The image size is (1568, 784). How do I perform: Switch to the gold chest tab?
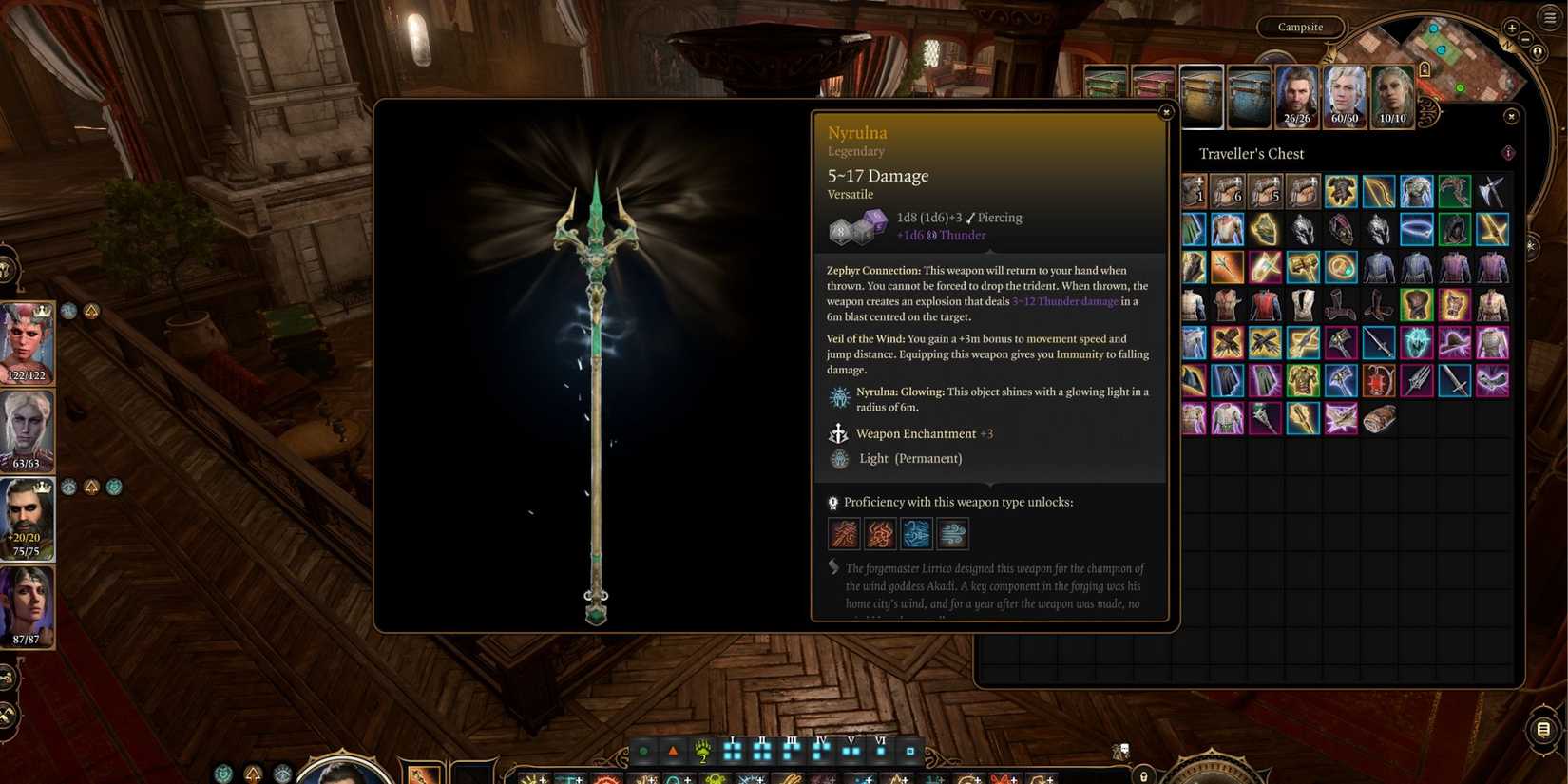pyautogui.click(x=1200, y=95)
